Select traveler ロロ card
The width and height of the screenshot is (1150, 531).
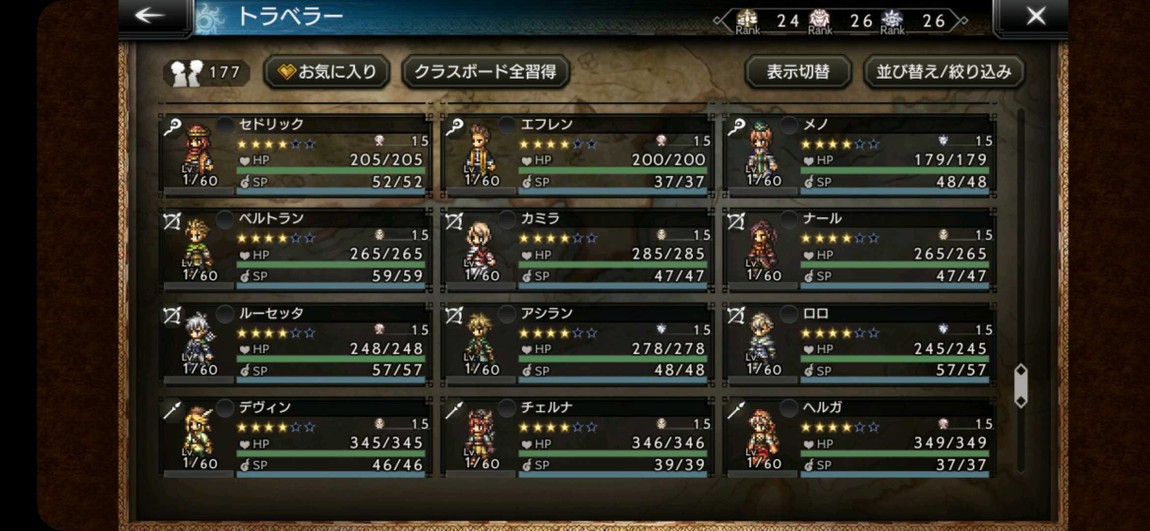click(860, 342)
